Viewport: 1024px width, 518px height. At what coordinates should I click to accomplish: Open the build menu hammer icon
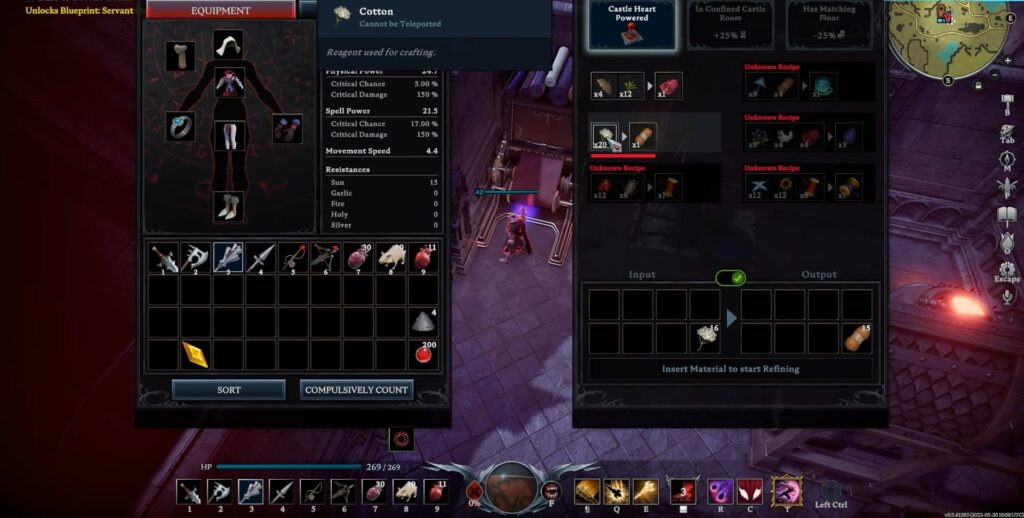(1007, 102)
